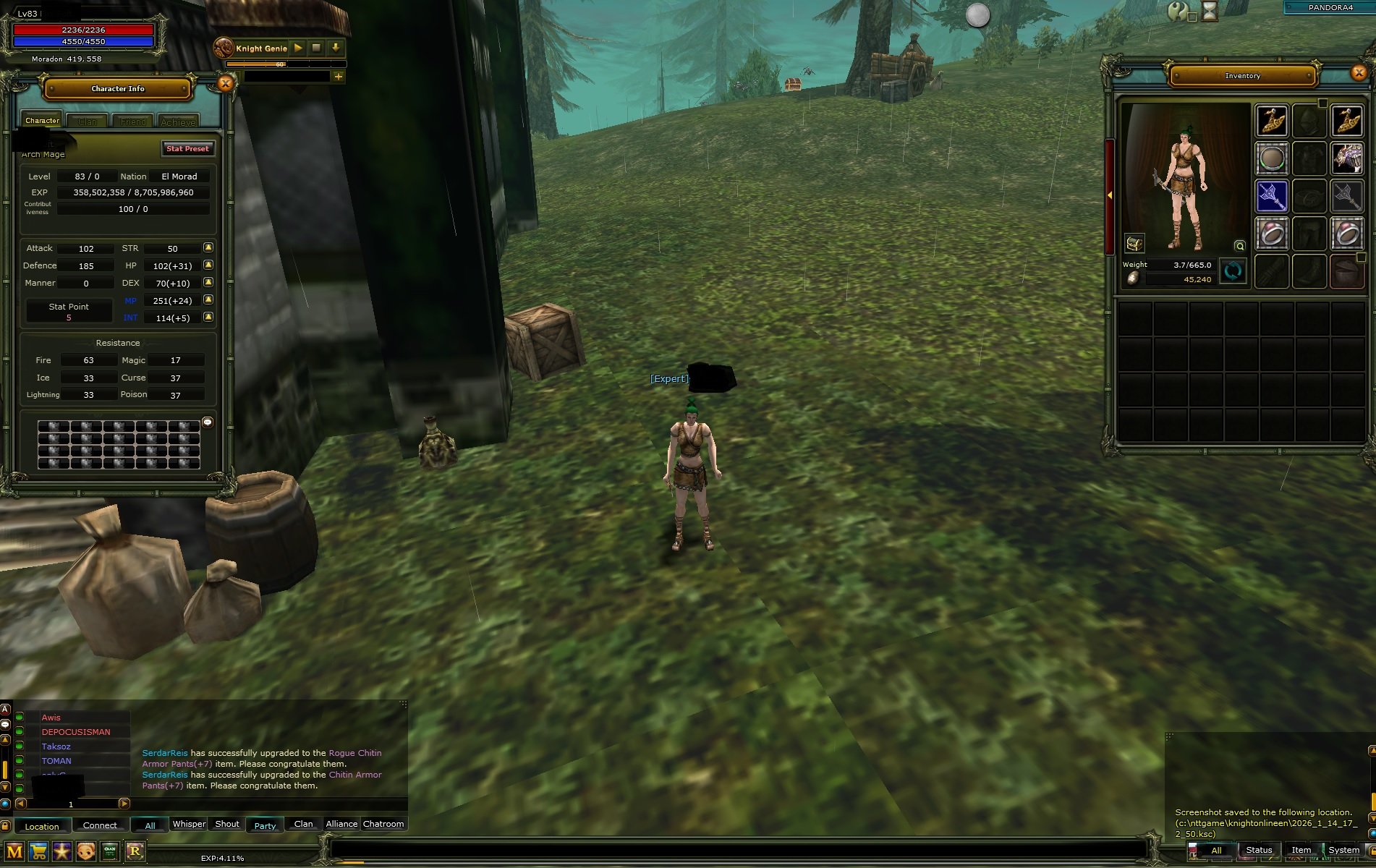Open the Power-Up Store cart icon
1376x868 pixels.
tap(38, 851)
